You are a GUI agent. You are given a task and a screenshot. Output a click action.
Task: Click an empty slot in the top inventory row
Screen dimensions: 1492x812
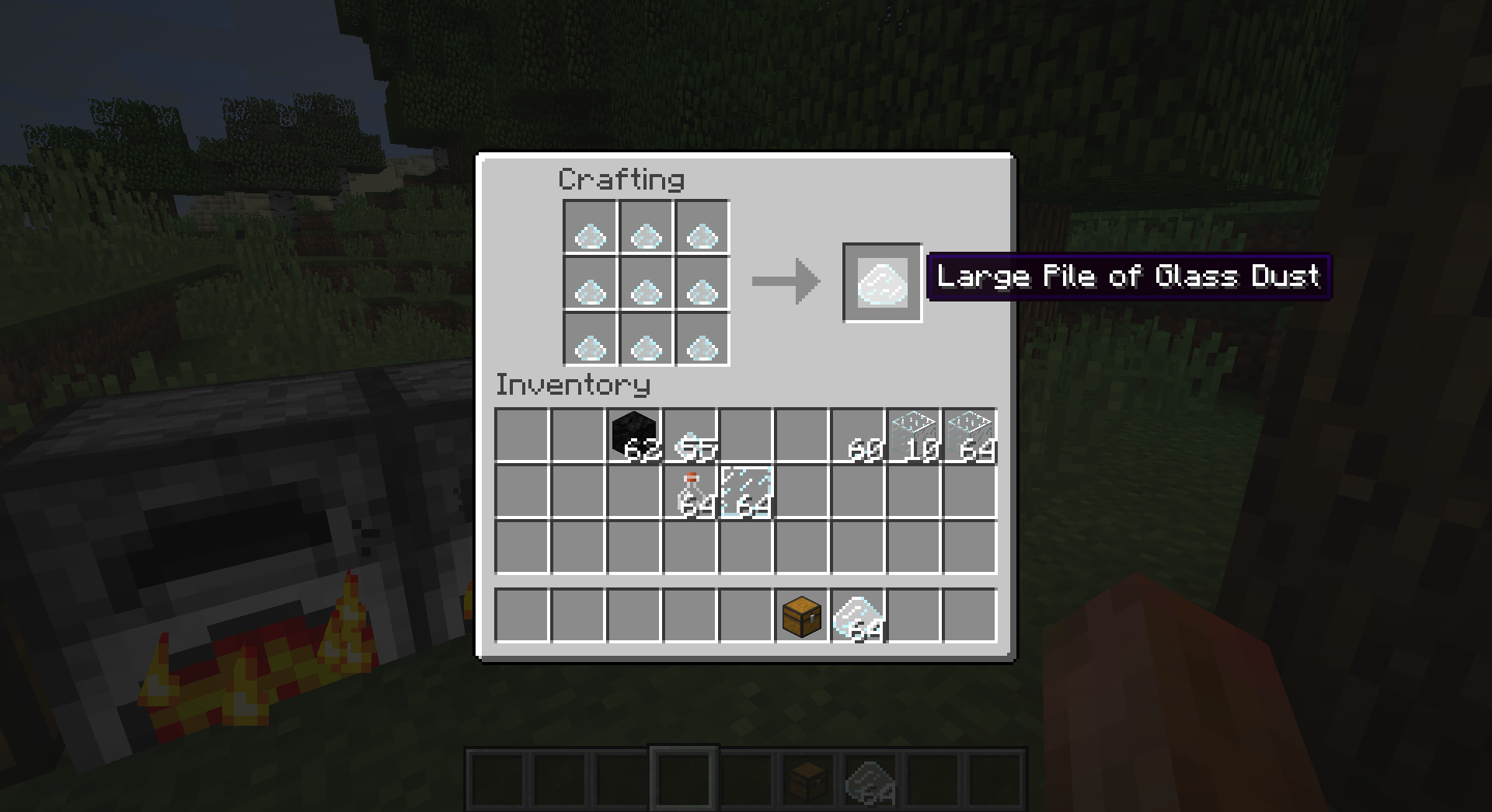coord(521,435)
